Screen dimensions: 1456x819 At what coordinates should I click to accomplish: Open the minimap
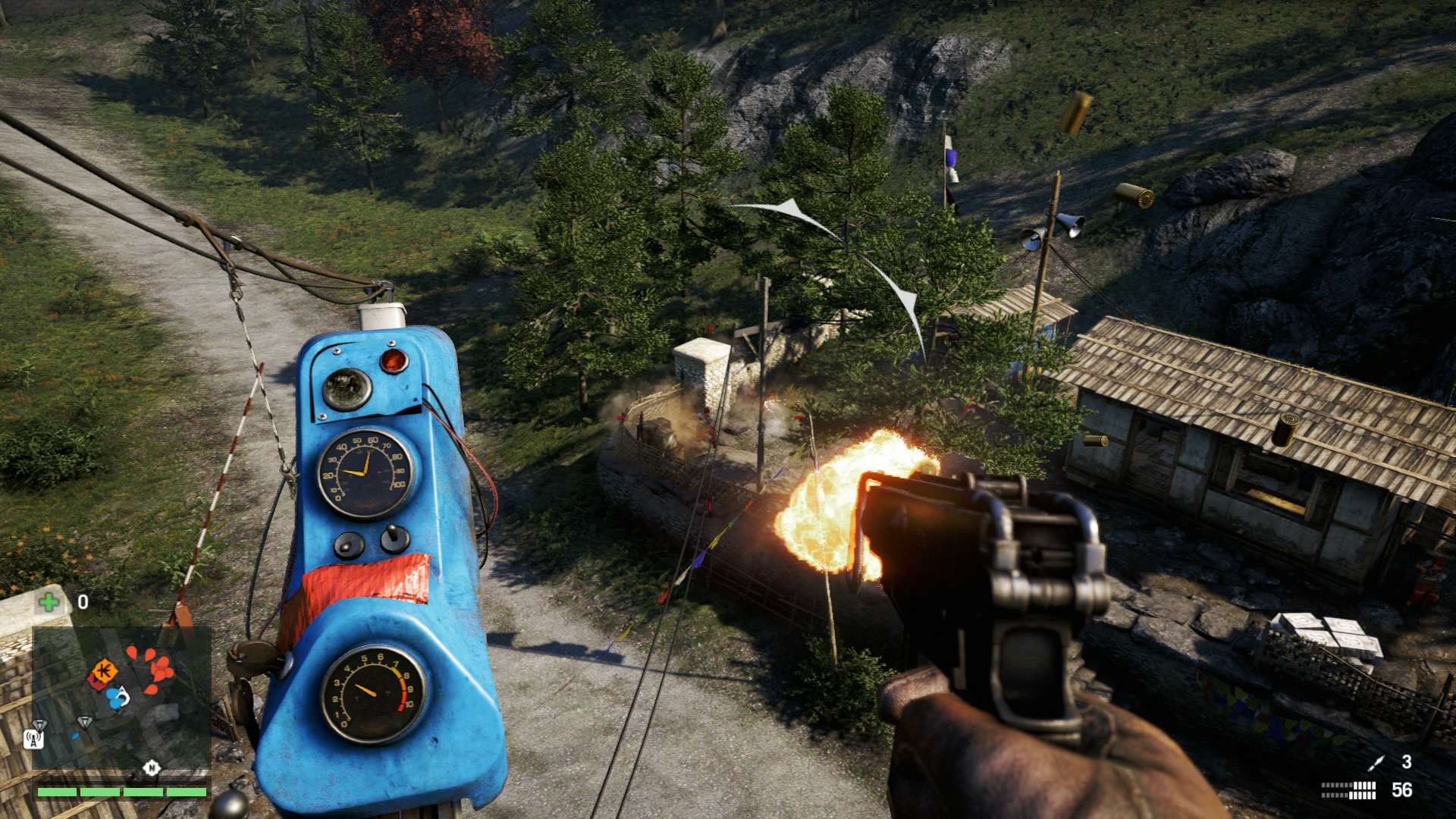(x=121, y=698)
